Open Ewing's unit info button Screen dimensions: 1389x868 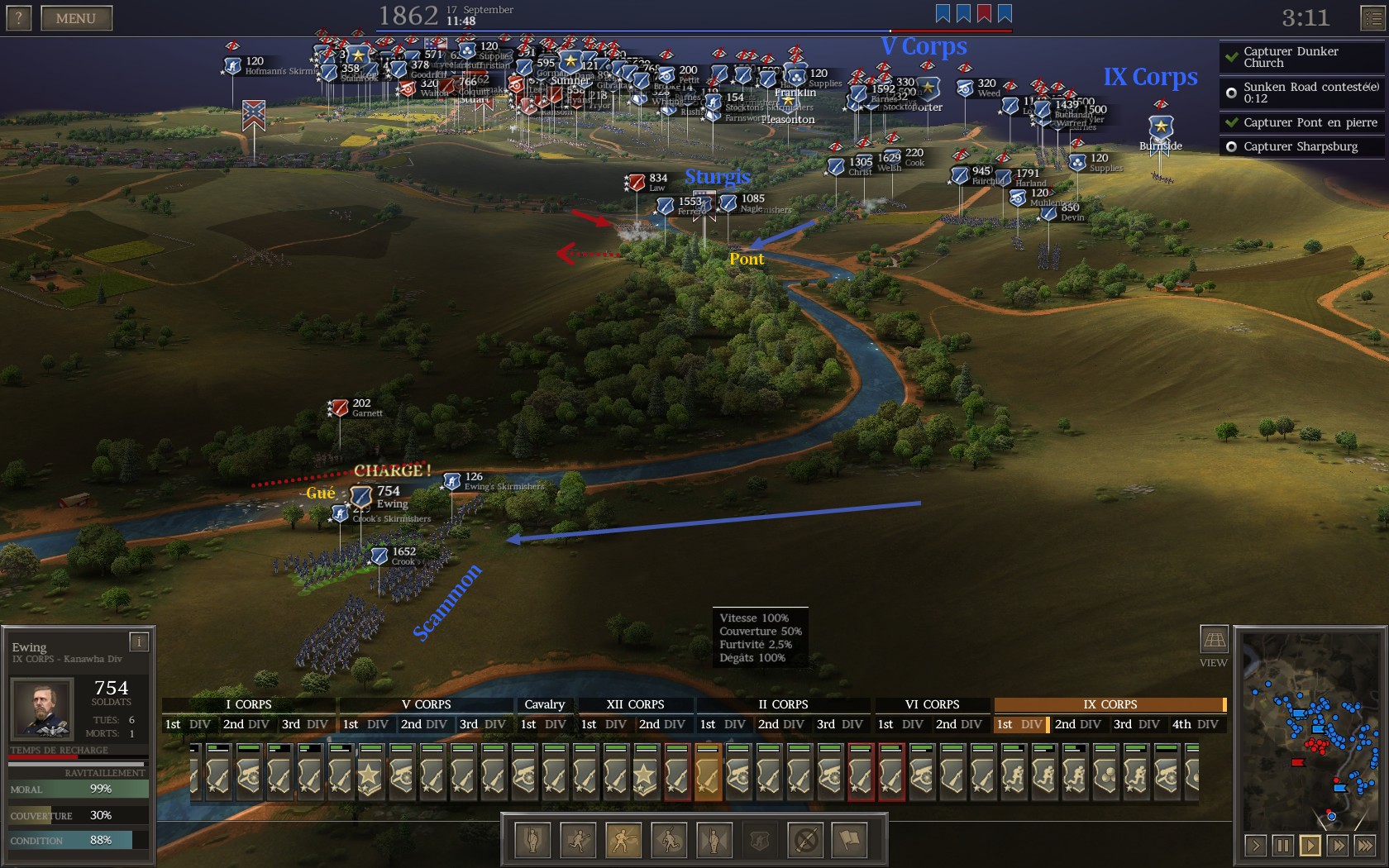pos(139,641)
